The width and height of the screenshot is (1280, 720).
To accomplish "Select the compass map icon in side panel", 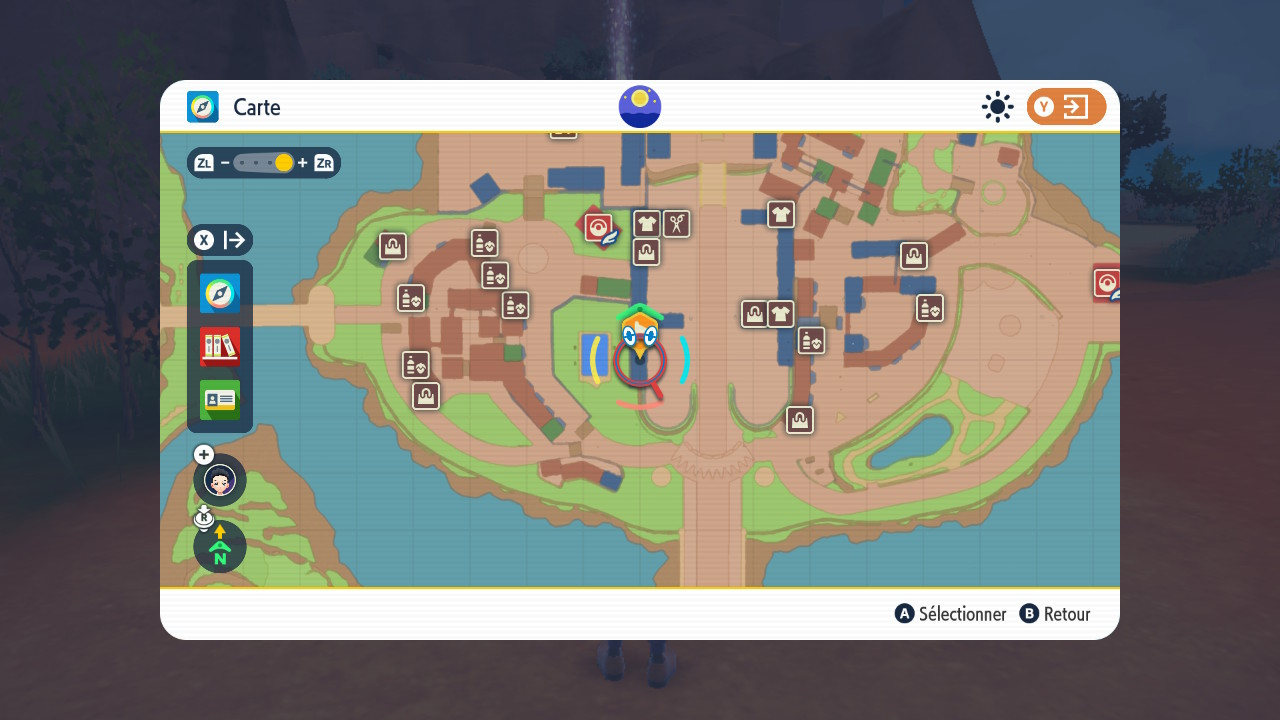I will pyautogui.click(x=220, y=293).
